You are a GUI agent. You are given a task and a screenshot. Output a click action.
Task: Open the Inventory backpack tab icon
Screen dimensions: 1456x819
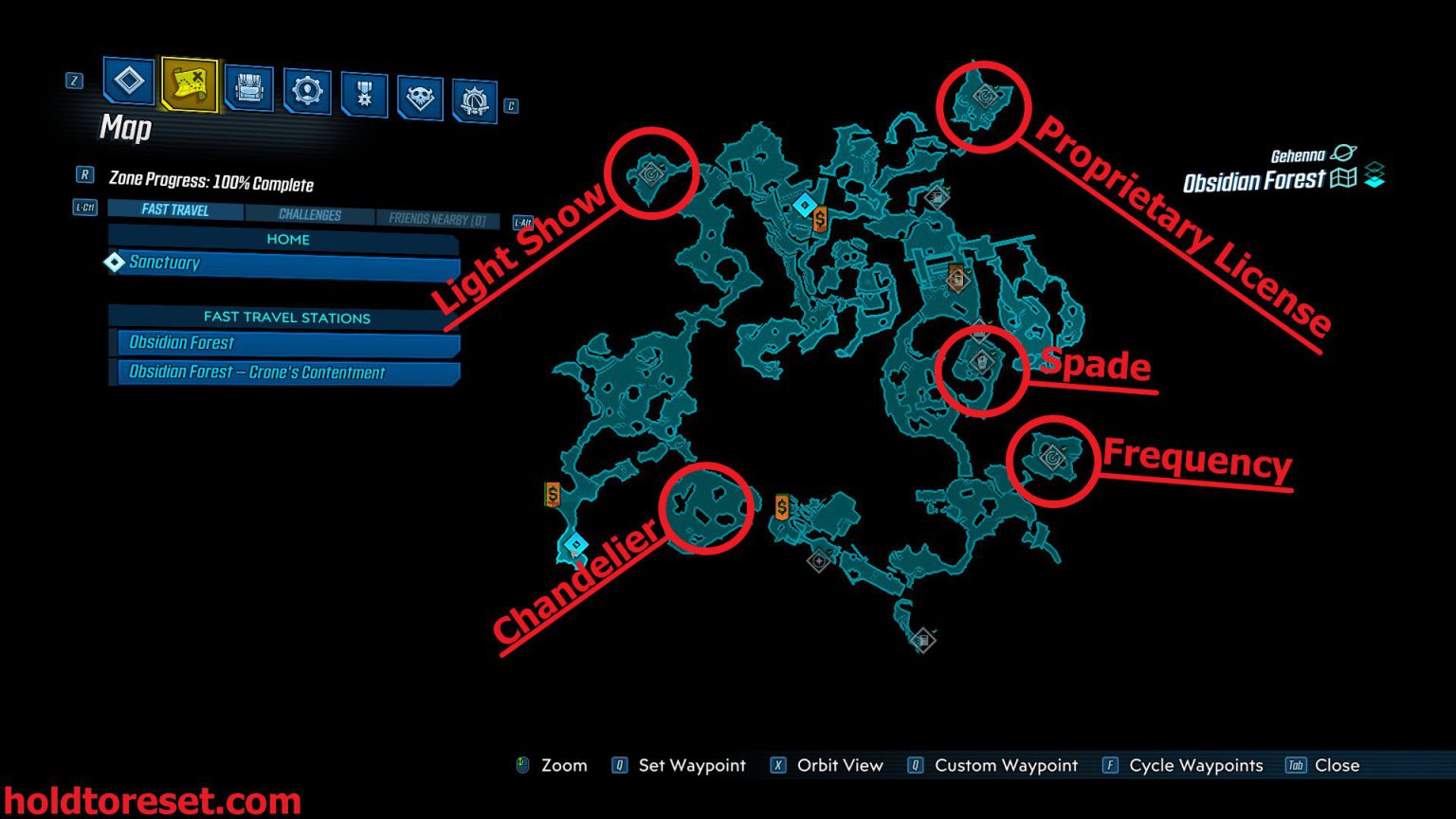[248, 90]
